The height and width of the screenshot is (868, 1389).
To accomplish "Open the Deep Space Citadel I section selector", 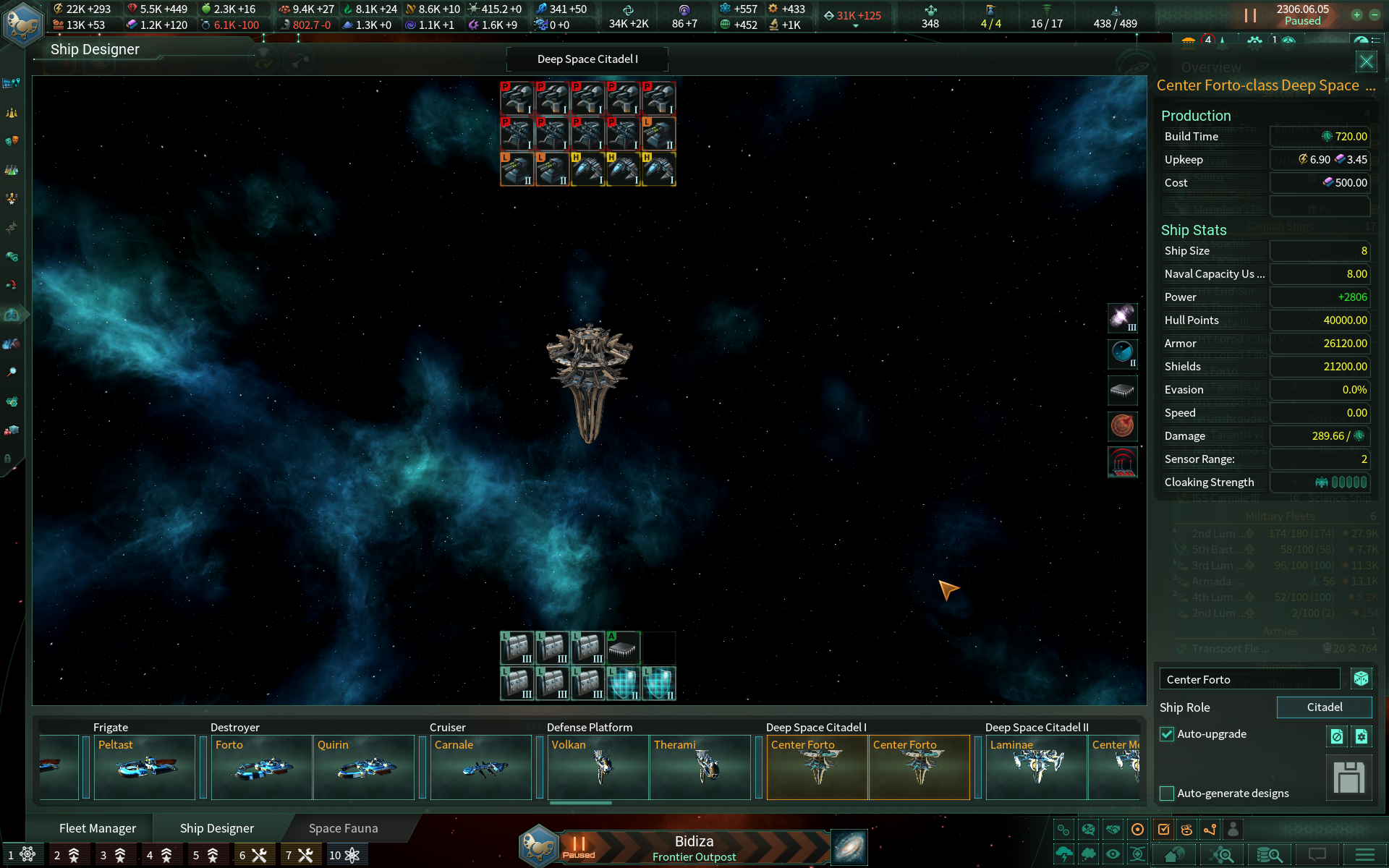I will (587, 59).
